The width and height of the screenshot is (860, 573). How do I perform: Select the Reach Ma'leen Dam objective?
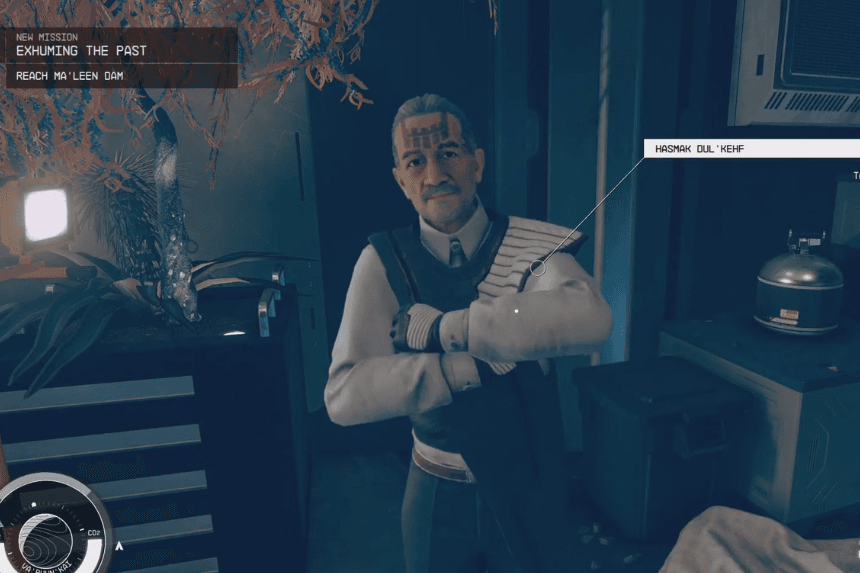coord(118,75)
